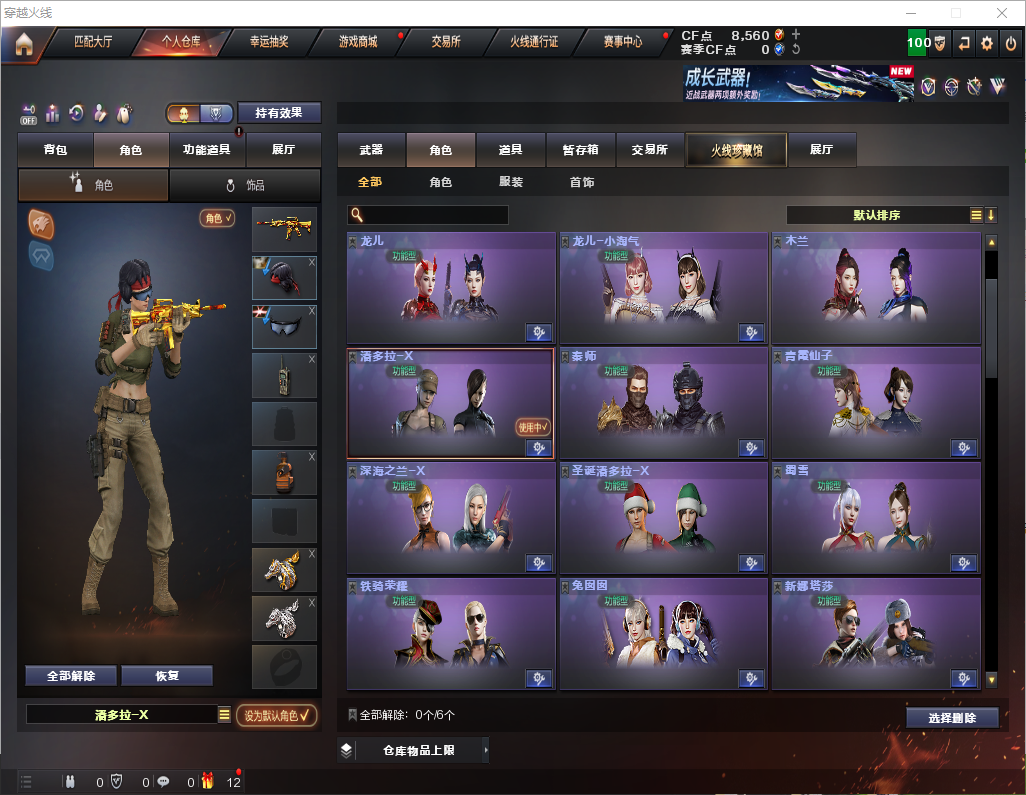This screenshot has height=795, width=1026.
Task: Set default character with 设为默认角色
Action: click(x=276, y=715)
